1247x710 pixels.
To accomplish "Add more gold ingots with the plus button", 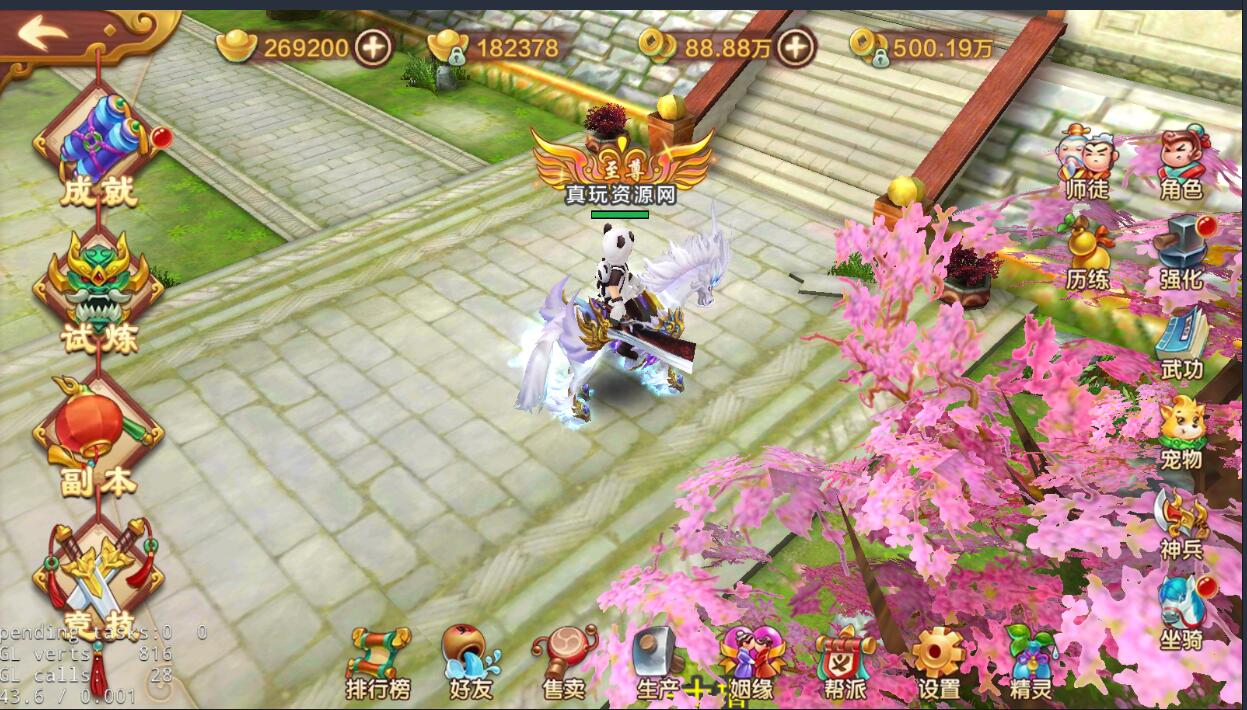I will [374, 46].
